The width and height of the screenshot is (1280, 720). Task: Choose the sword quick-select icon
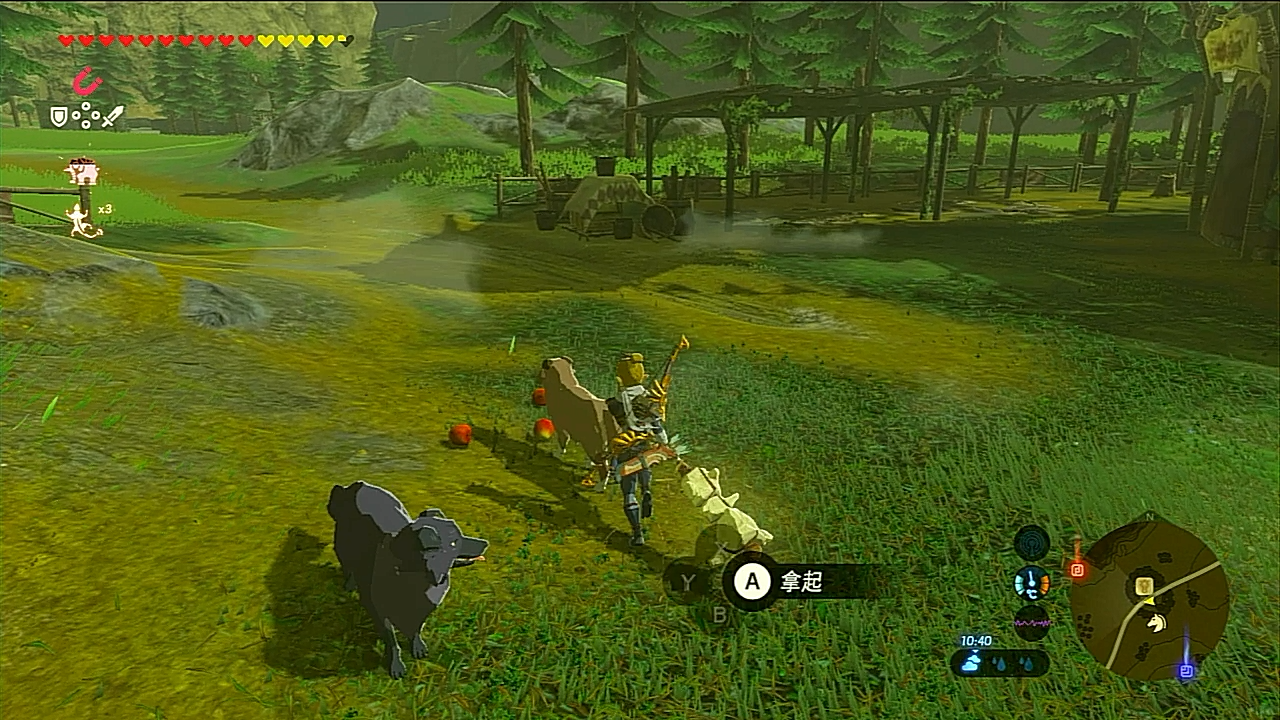coord(112,117)
